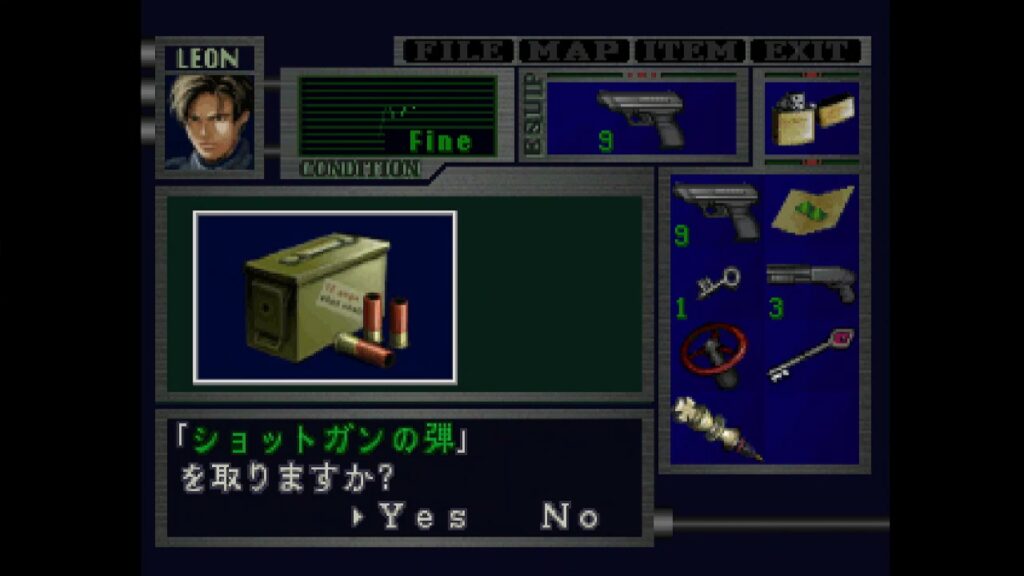Screen dimensions: 1024x576
Task: Select the chess piece plug item
Action: [716, 428]
